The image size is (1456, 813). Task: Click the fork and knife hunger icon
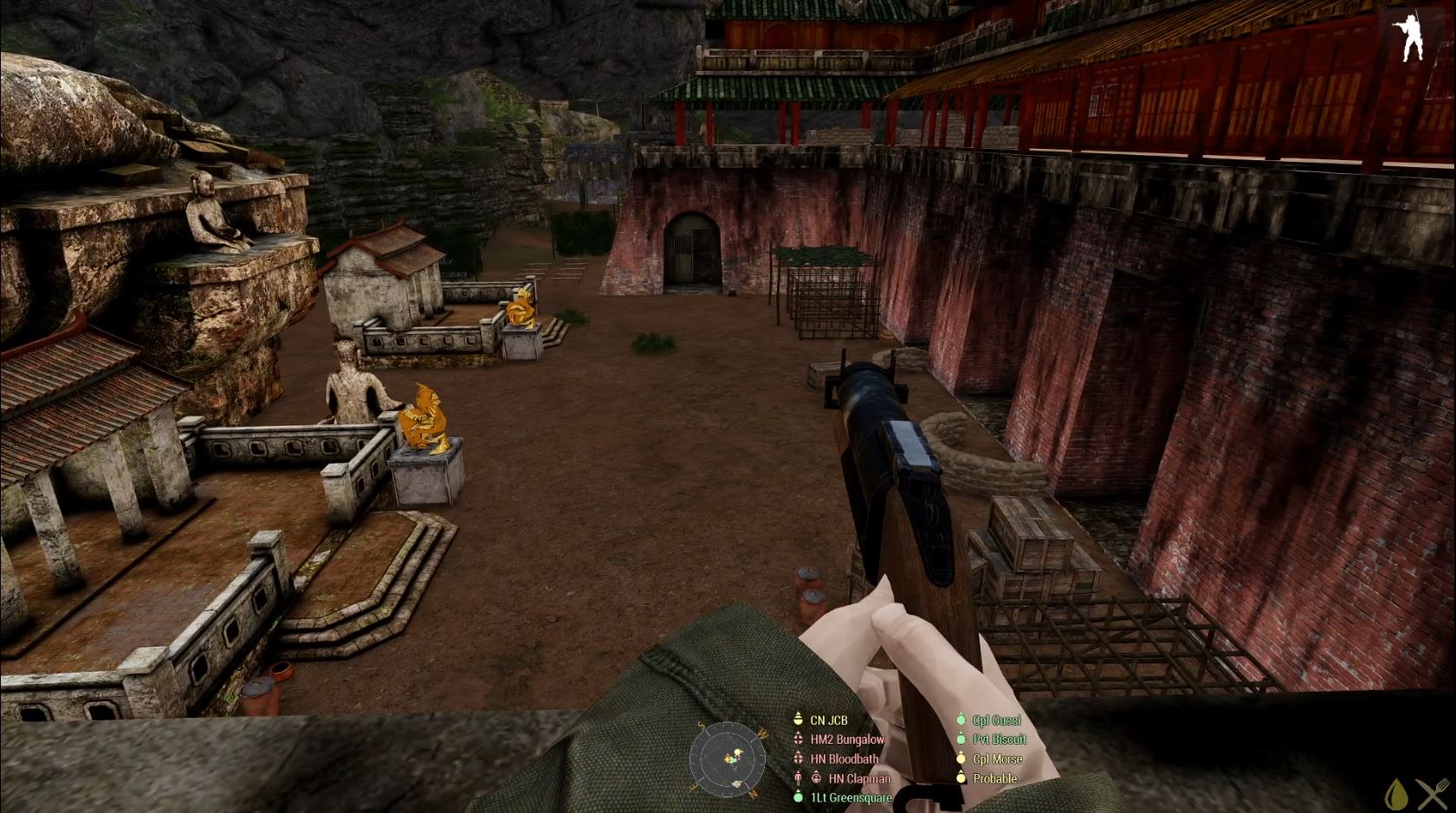coord(1433,794)
